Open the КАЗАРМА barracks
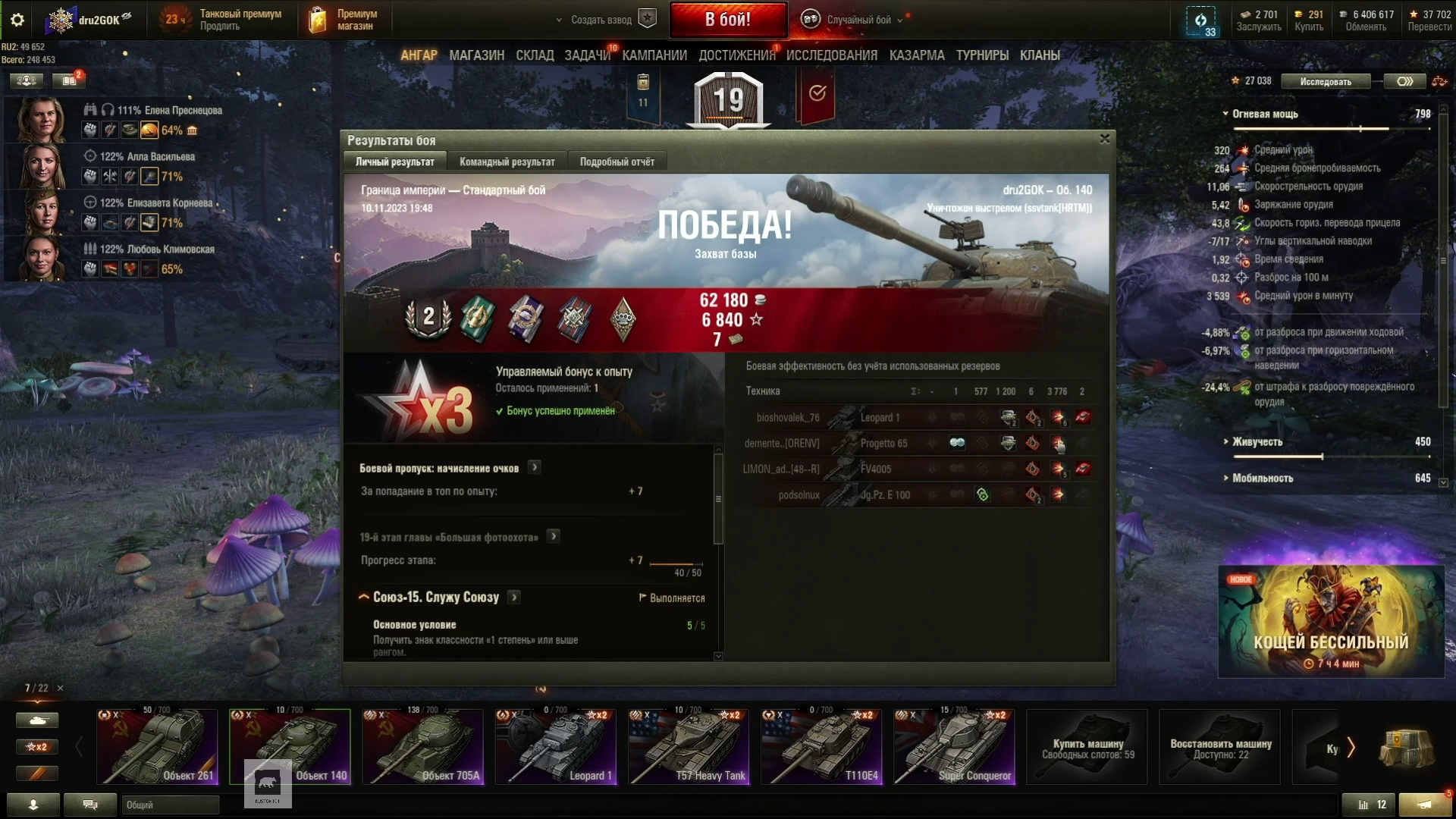The width and height of the screenshot is (1456, 819). coord(916,55)
